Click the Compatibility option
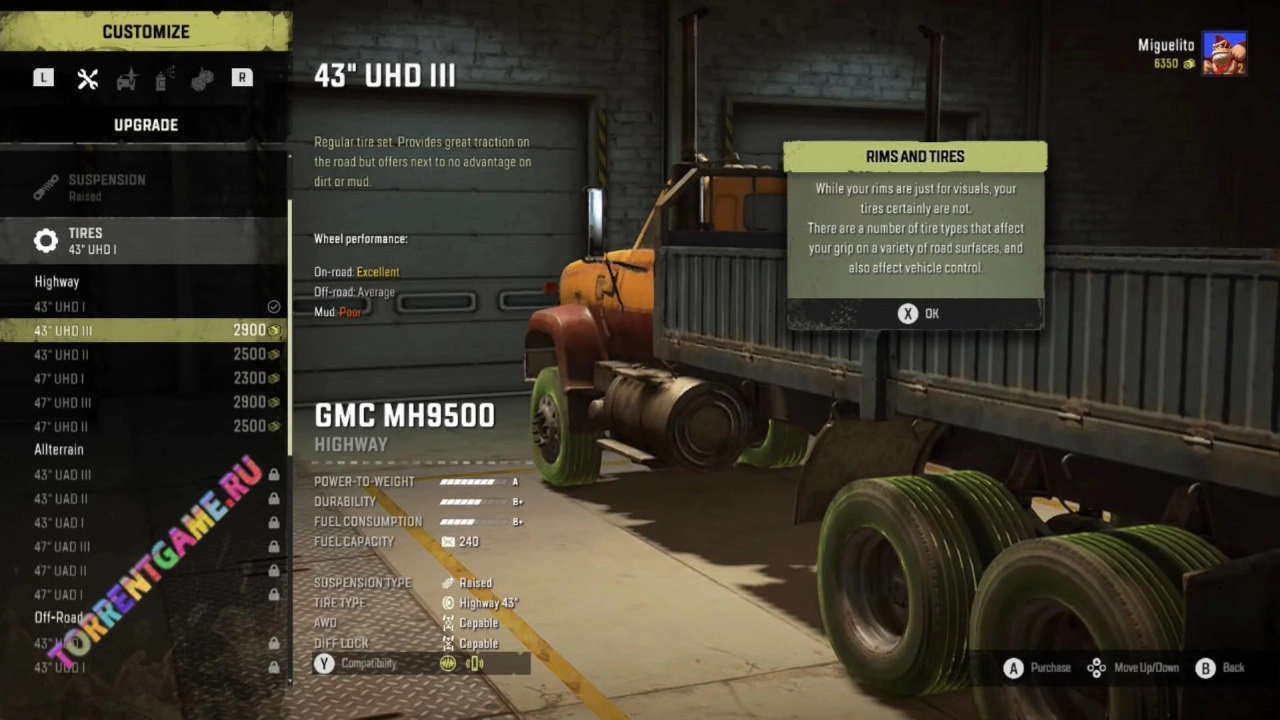 click(x=368, y=663)
